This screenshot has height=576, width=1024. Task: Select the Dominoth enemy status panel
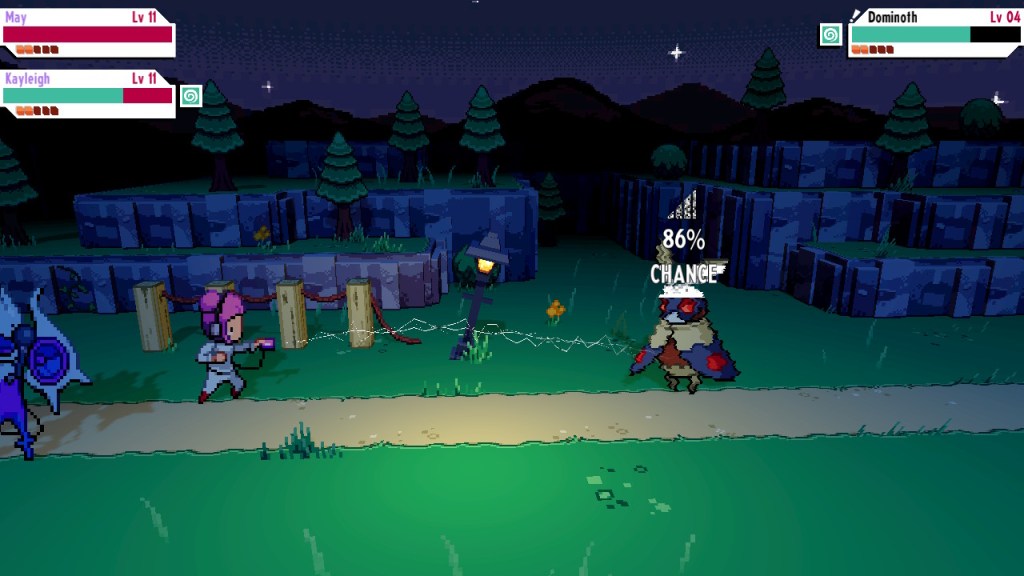[934, 34]
